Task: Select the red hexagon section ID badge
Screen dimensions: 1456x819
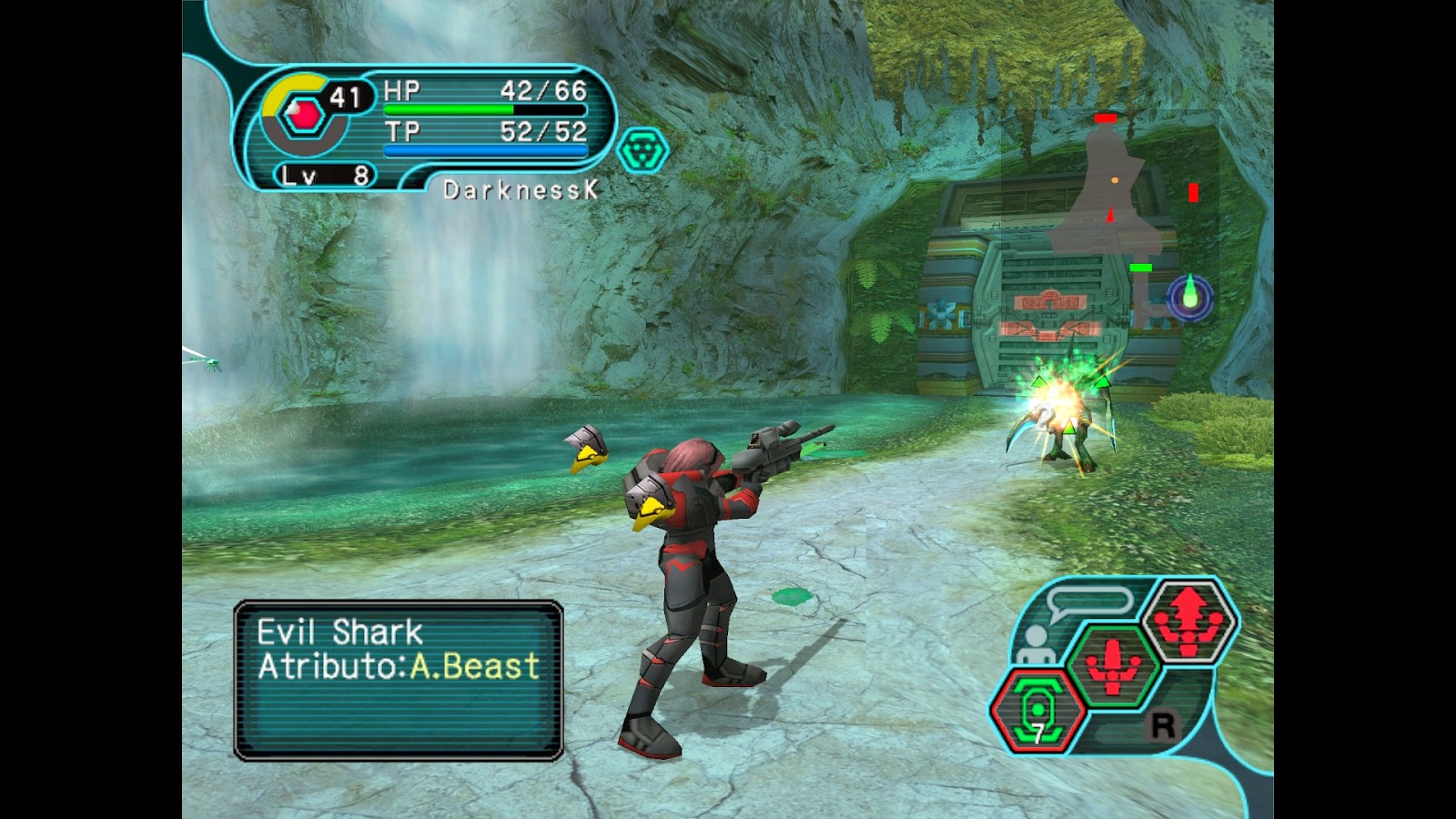Action: 300,116
